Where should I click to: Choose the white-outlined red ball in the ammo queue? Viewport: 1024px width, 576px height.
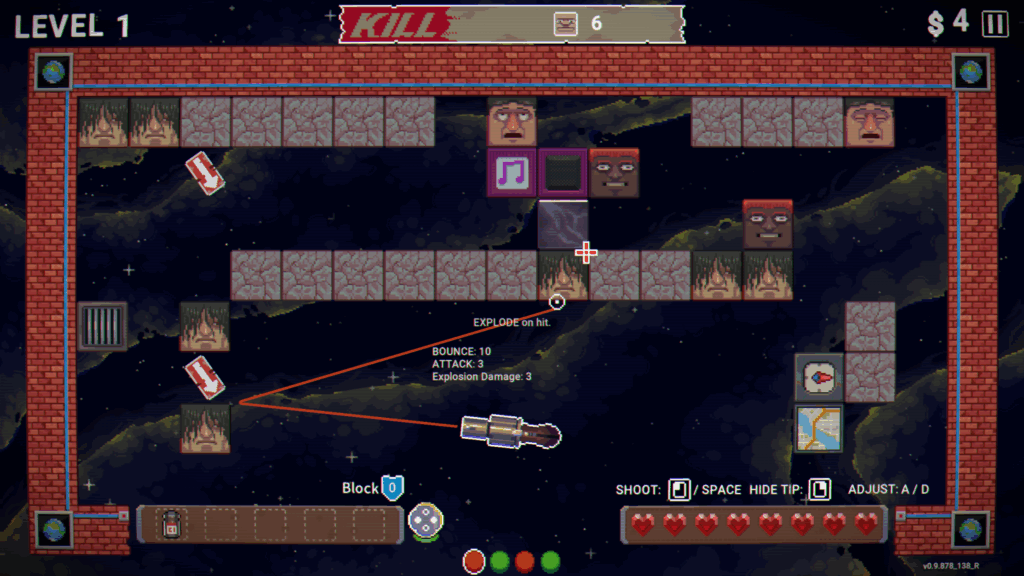474,561
